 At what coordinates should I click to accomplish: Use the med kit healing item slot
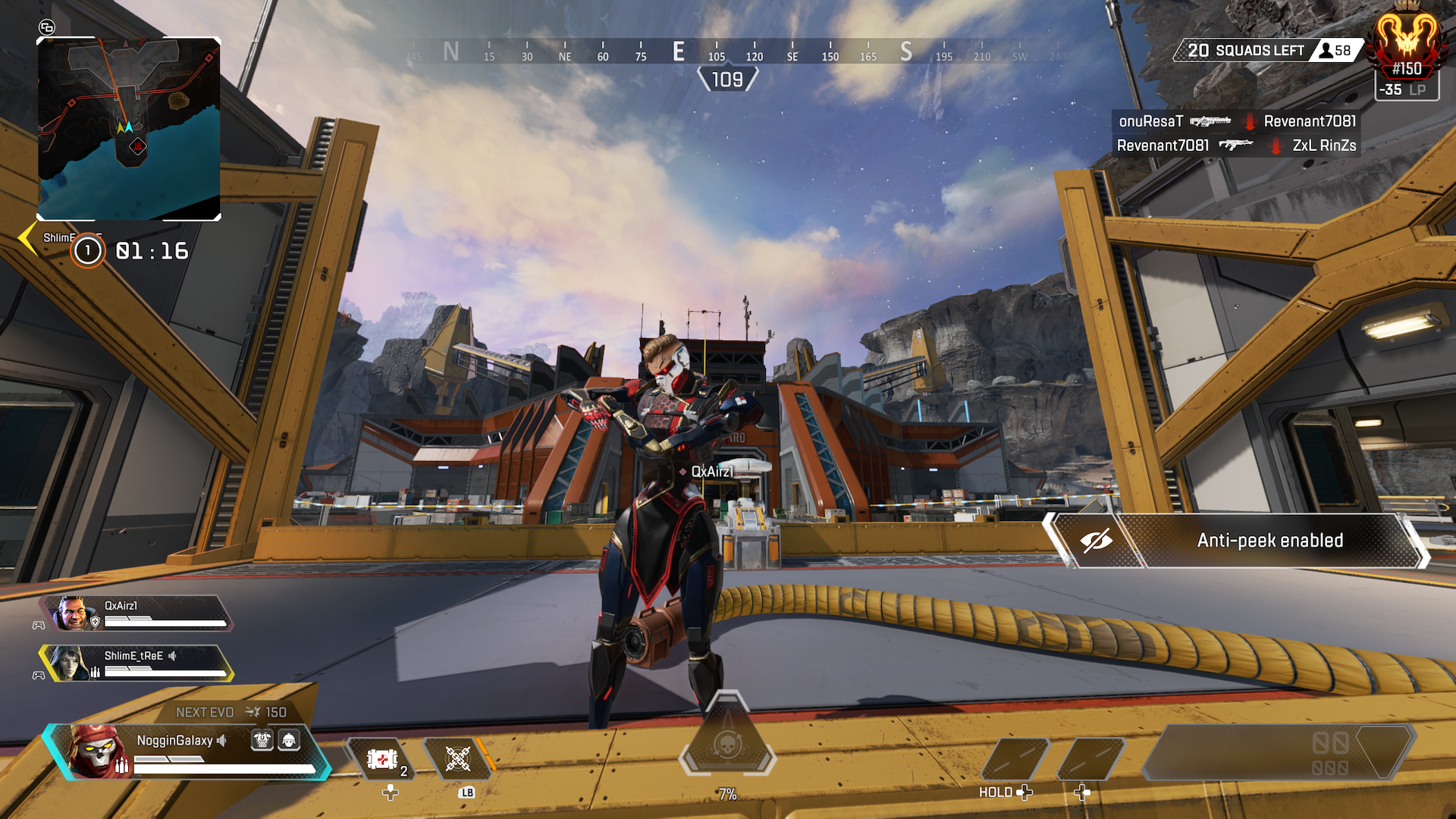[x=383, y=759]
